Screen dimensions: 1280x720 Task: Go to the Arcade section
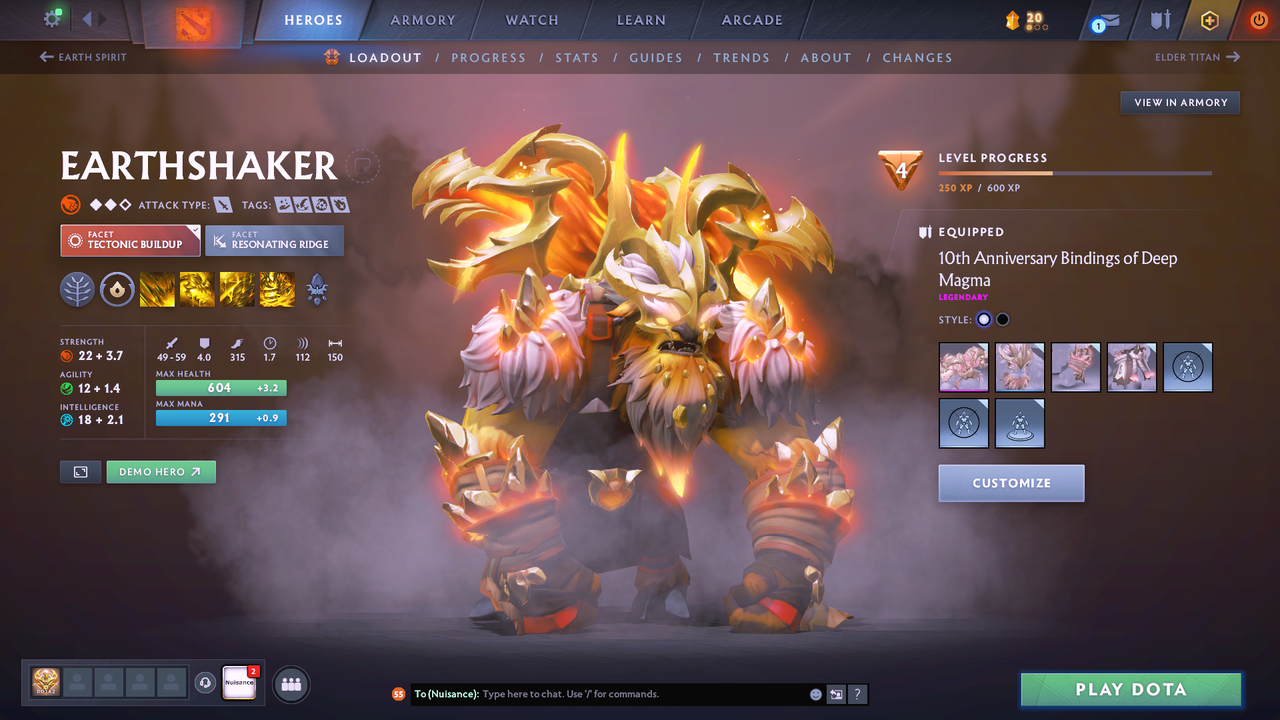(752, 20)
